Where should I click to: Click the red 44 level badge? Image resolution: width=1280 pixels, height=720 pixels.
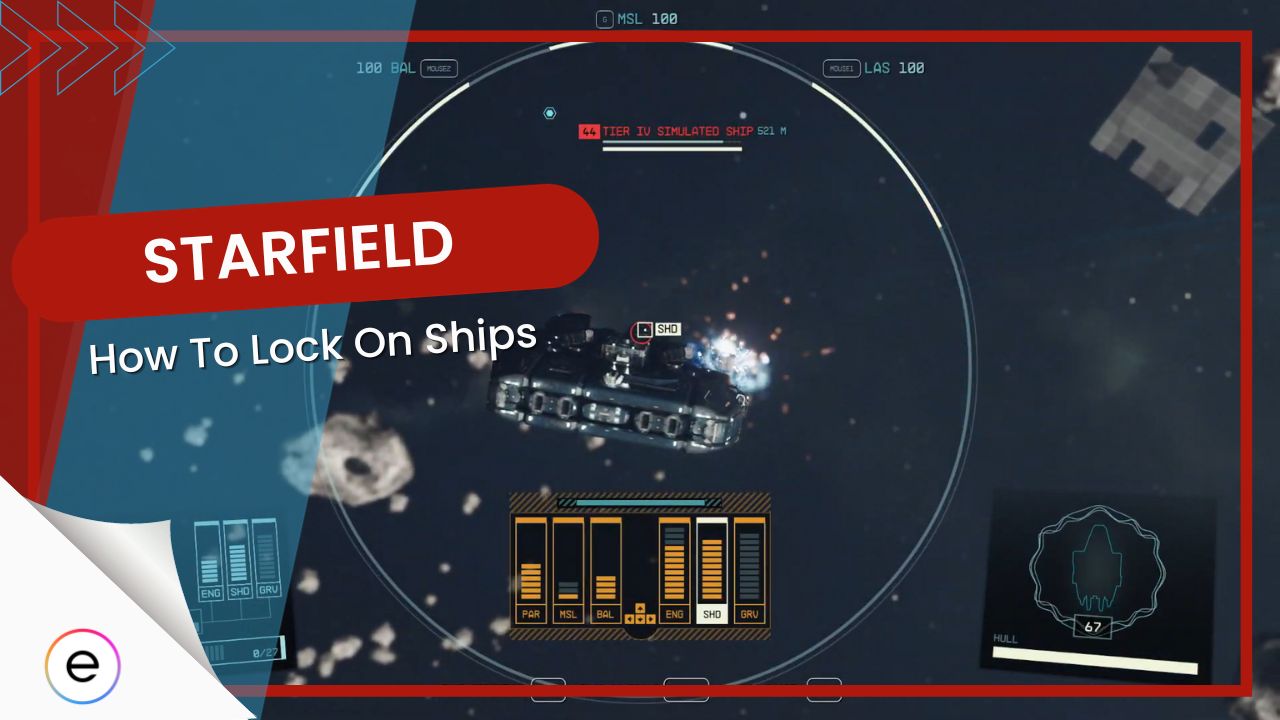[587, 130]
